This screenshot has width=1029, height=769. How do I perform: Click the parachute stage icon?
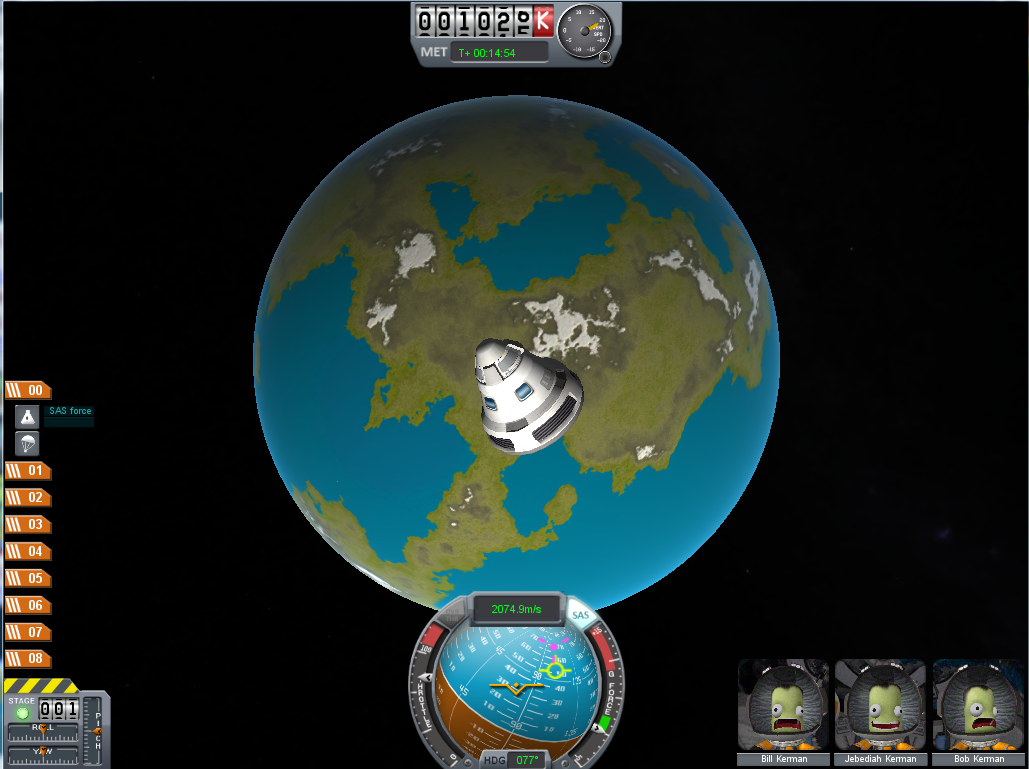[27, 444]
